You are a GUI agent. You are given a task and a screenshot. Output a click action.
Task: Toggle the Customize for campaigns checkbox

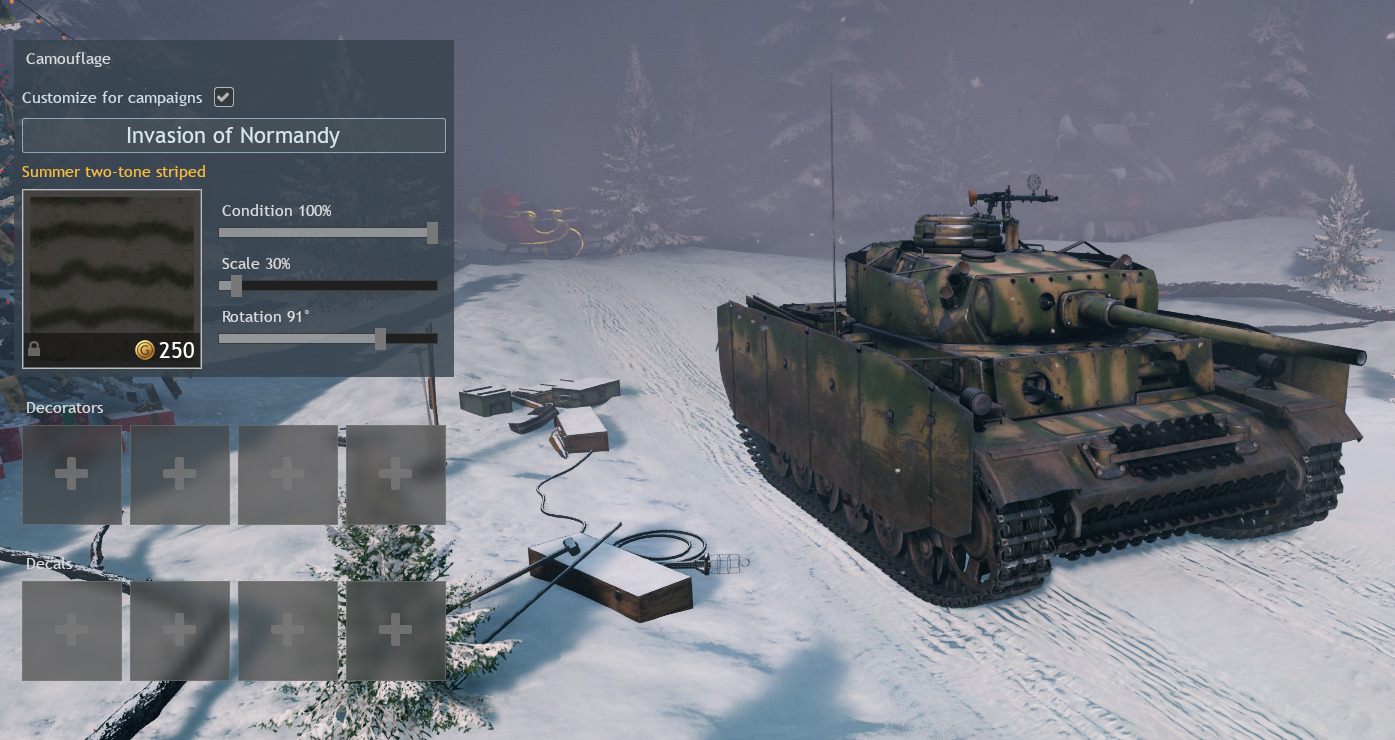224,97
